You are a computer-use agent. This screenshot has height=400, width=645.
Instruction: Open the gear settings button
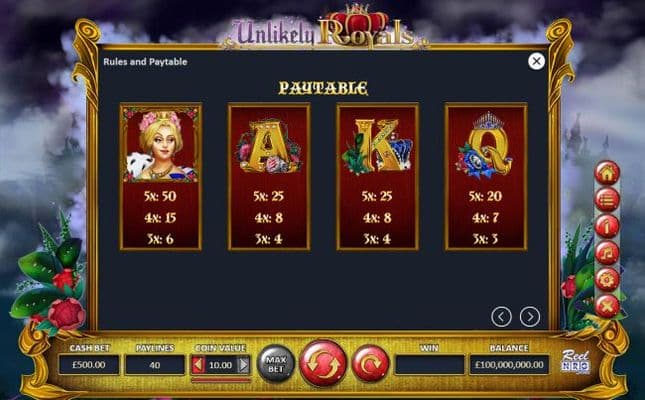tap(606, 279)
